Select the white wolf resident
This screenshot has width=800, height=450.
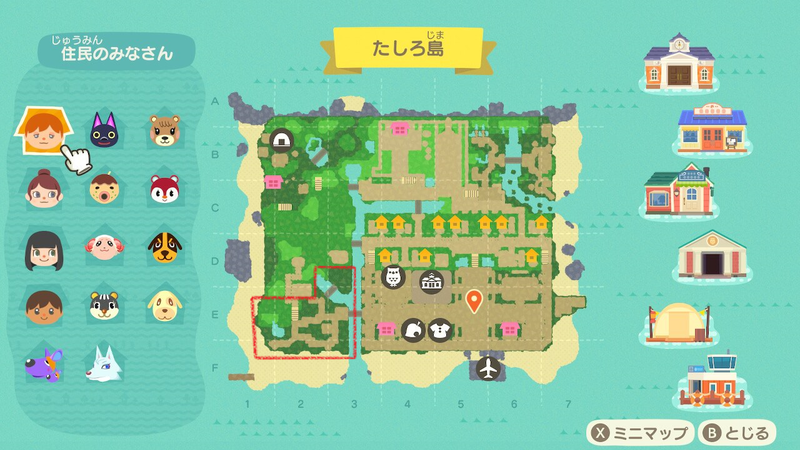click(x=103, y=362)
